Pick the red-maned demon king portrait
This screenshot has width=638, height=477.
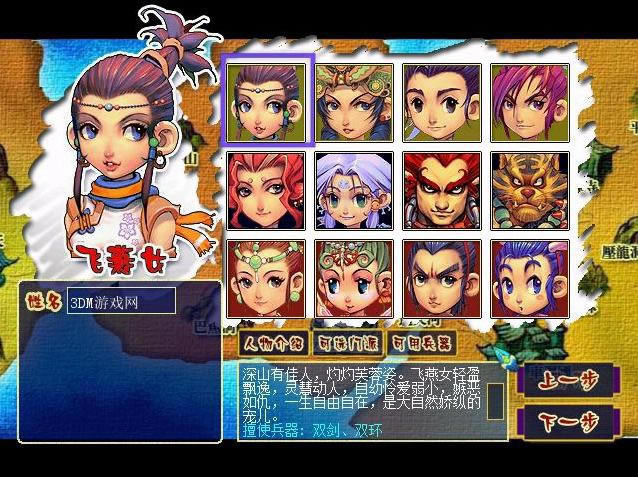(442, 190)
